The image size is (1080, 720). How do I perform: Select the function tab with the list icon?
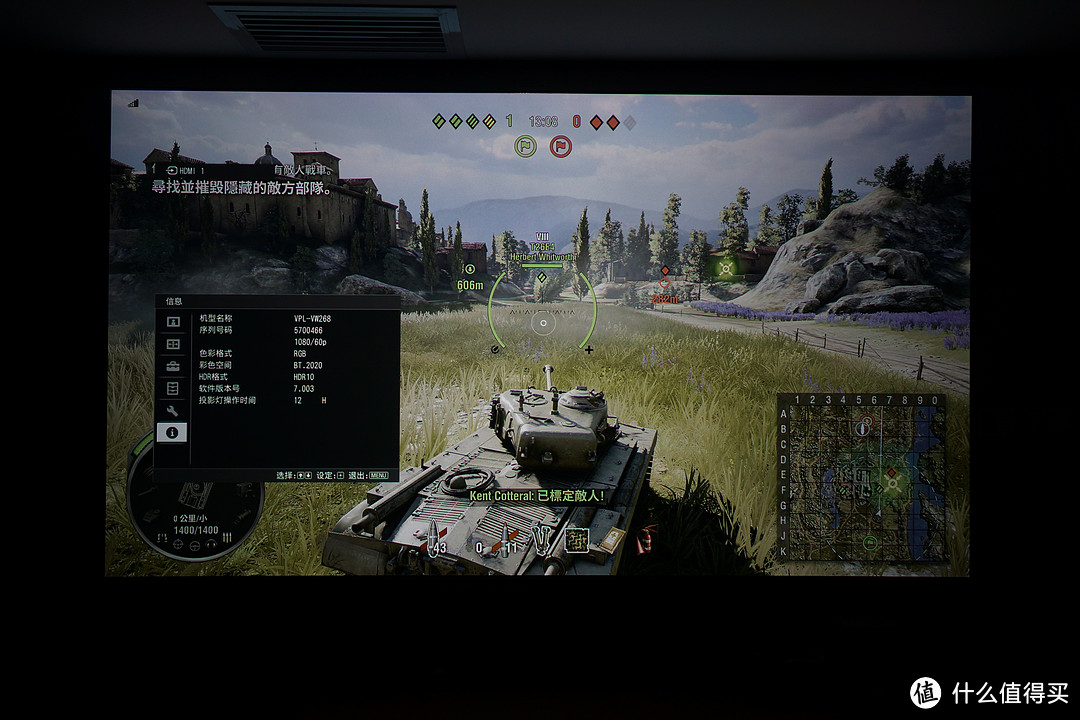click(x=173, y=388)
